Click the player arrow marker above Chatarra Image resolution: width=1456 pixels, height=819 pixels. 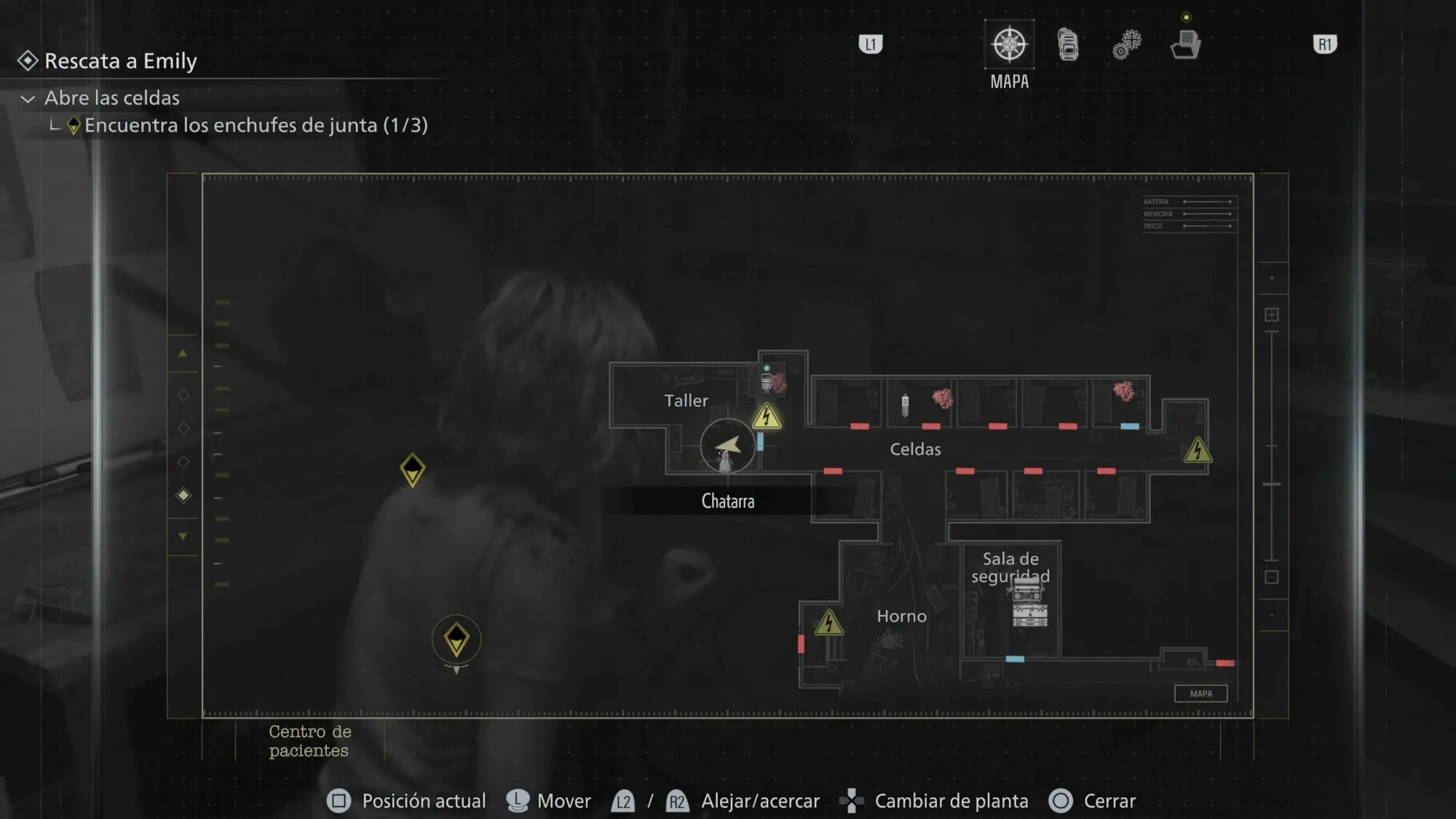(727, 445)
